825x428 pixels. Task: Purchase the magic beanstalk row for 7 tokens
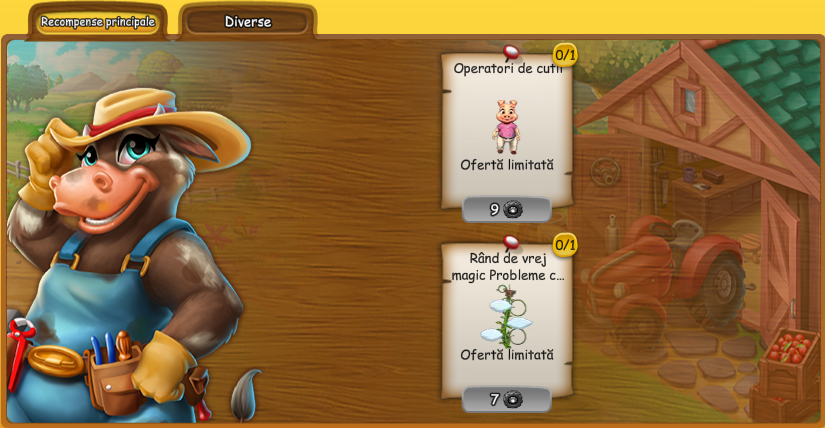pyautogui.click(x=507, y=399)
